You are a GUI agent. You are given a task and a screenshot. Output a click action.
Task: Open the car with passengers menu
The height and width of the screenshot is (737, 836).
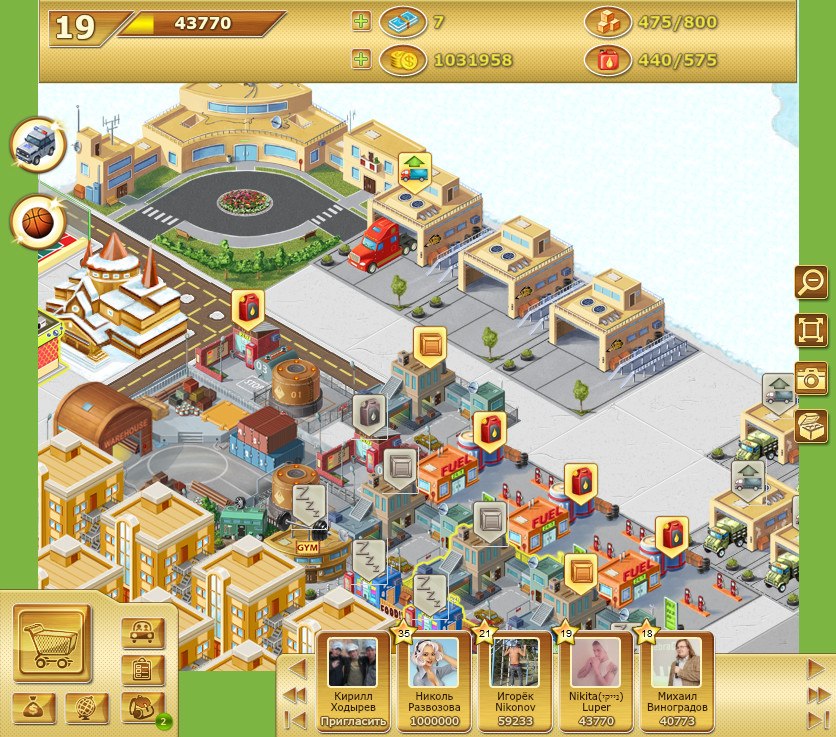pyautogui.click(x=142, y=632)
